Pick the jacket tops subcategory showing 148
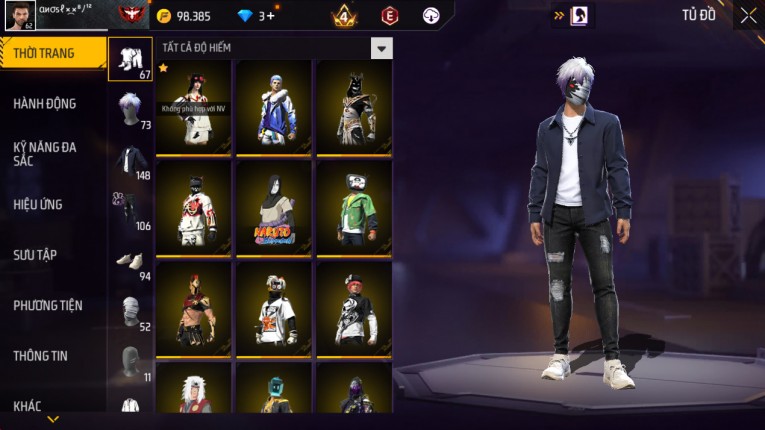 tap(130, 161)
